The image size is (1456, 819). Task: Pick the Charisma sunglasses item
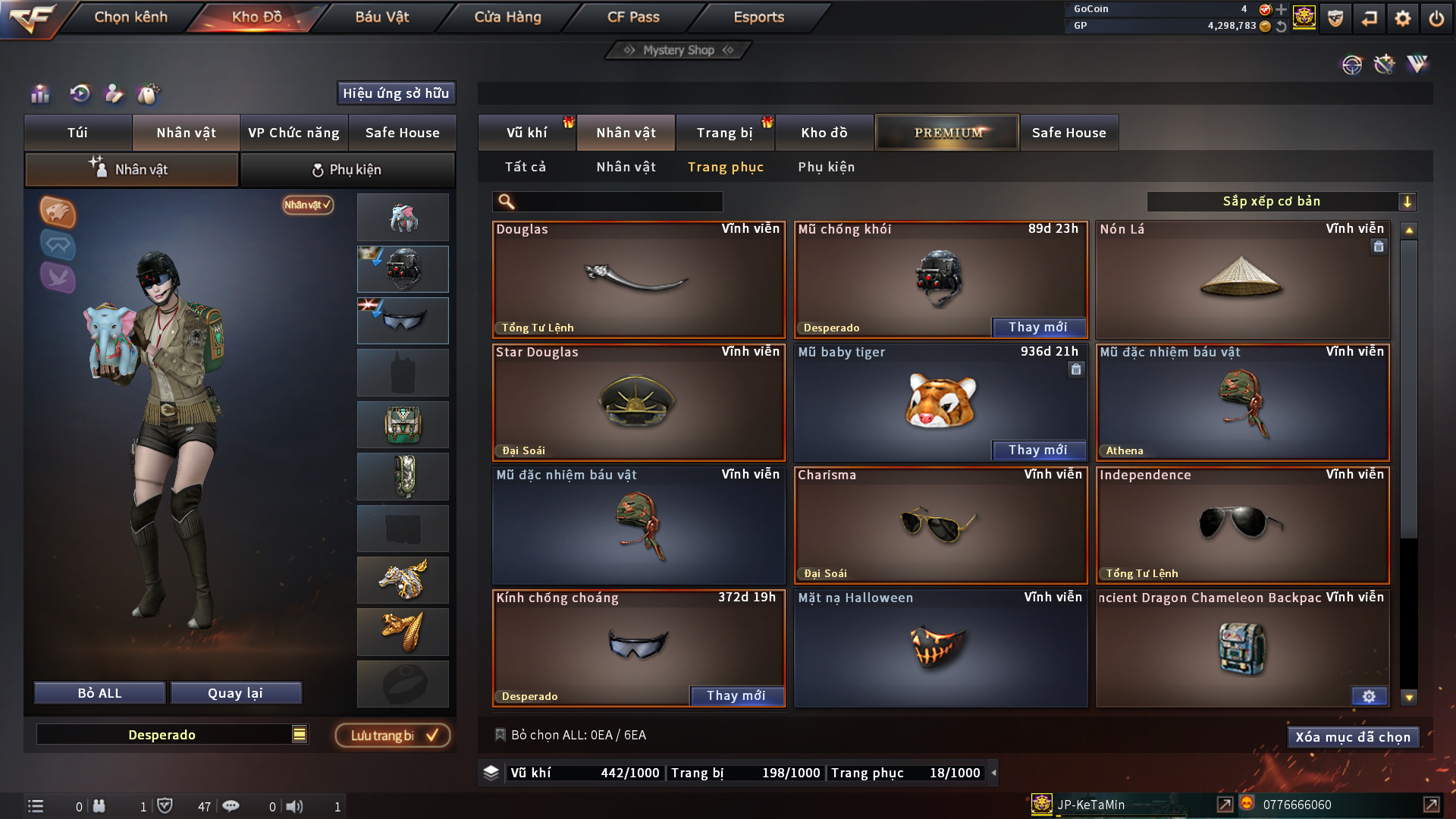(940, 525)
